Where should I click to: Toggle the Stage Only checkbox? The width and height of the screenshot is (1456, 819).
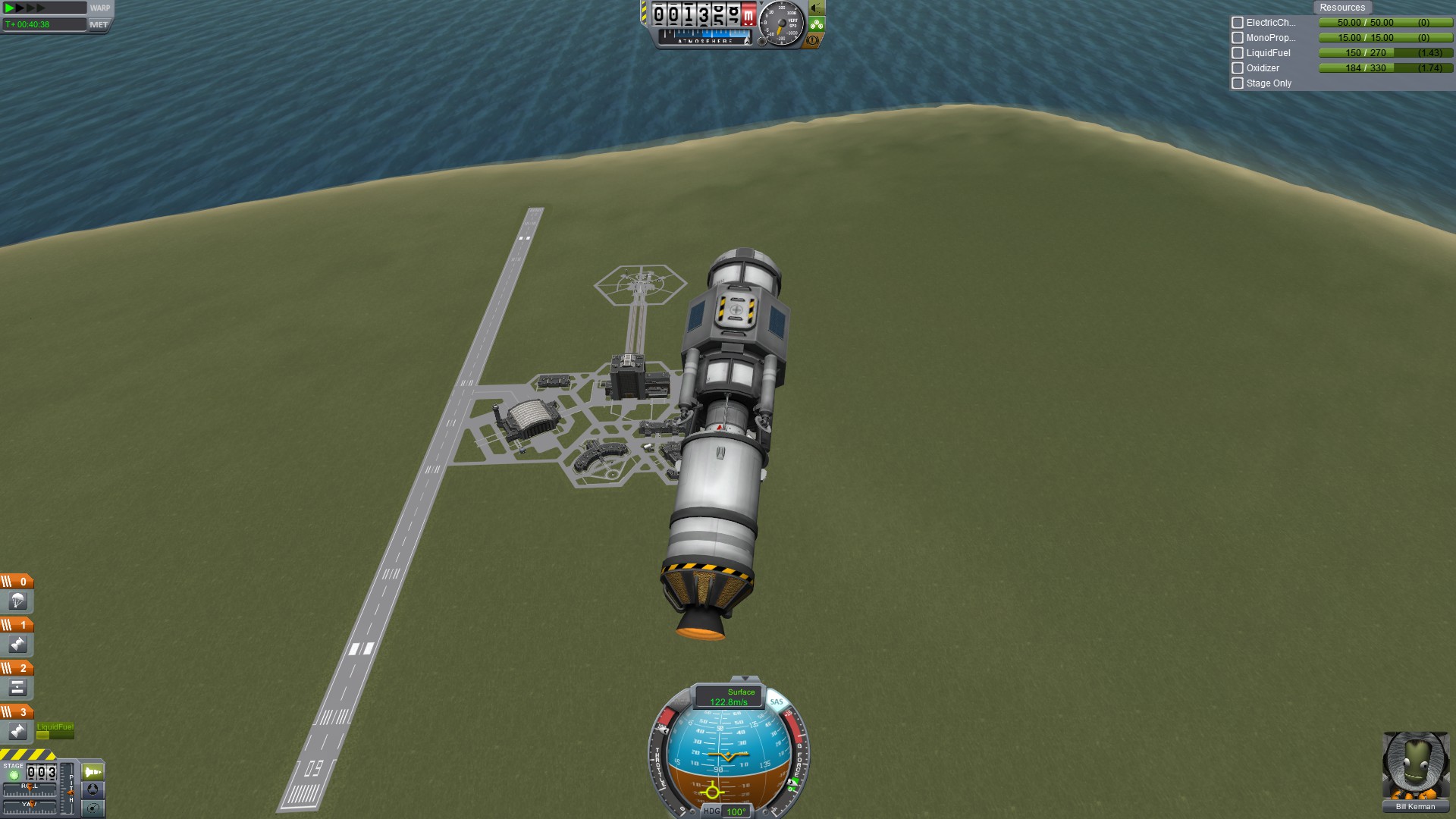1238,83
